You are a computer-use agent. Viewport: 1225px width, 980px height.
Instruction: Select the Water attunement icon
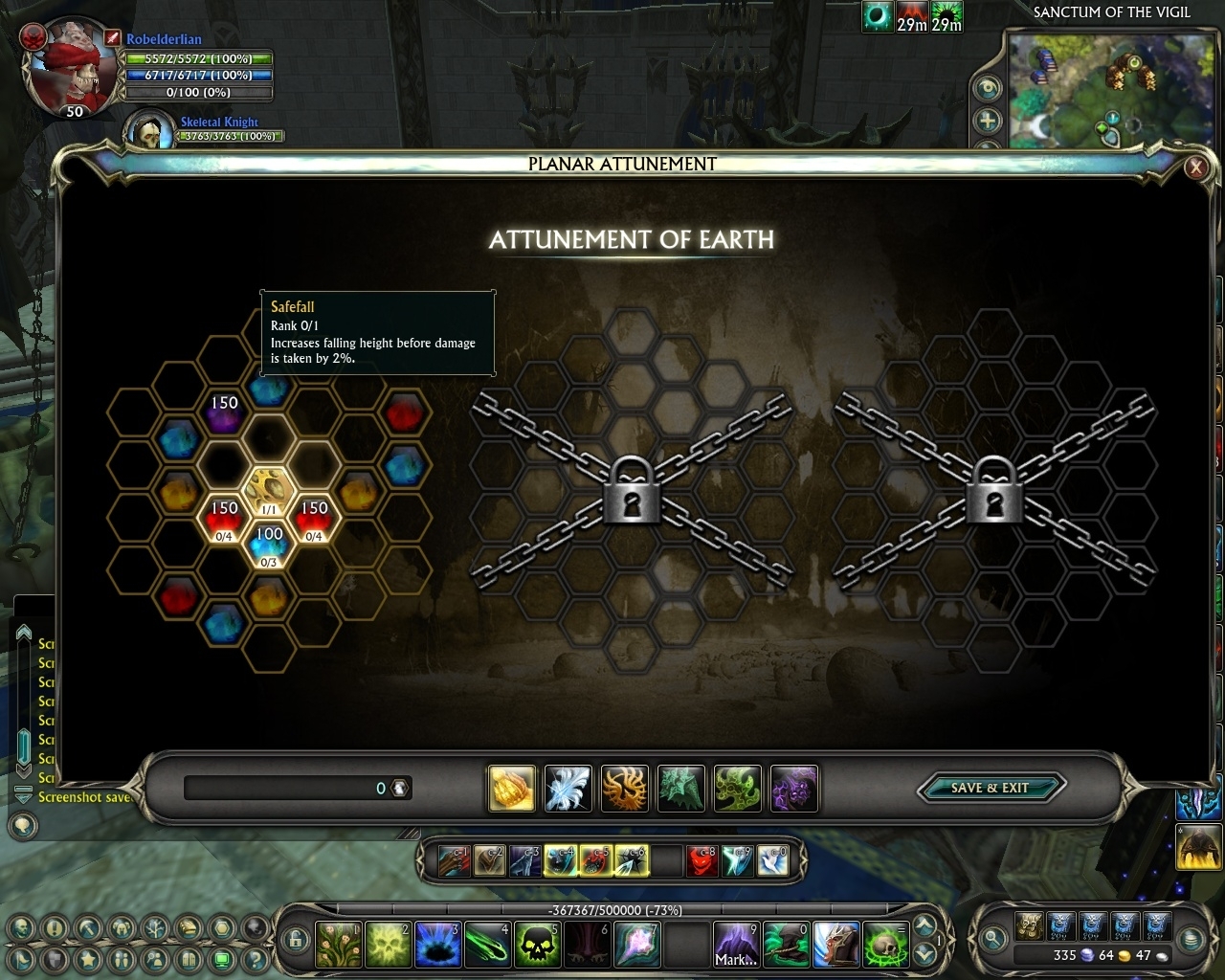(681, 788)
